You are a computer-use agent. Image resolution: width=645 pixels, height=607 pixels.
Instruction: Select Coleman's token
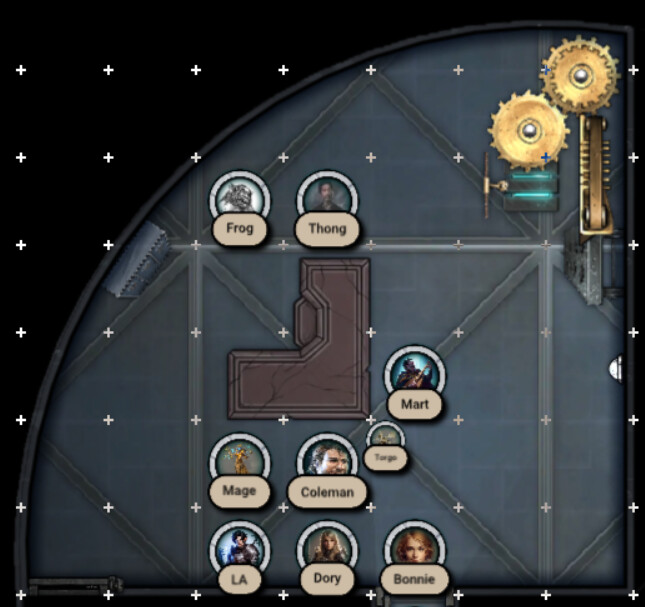(x=327, y=463)
